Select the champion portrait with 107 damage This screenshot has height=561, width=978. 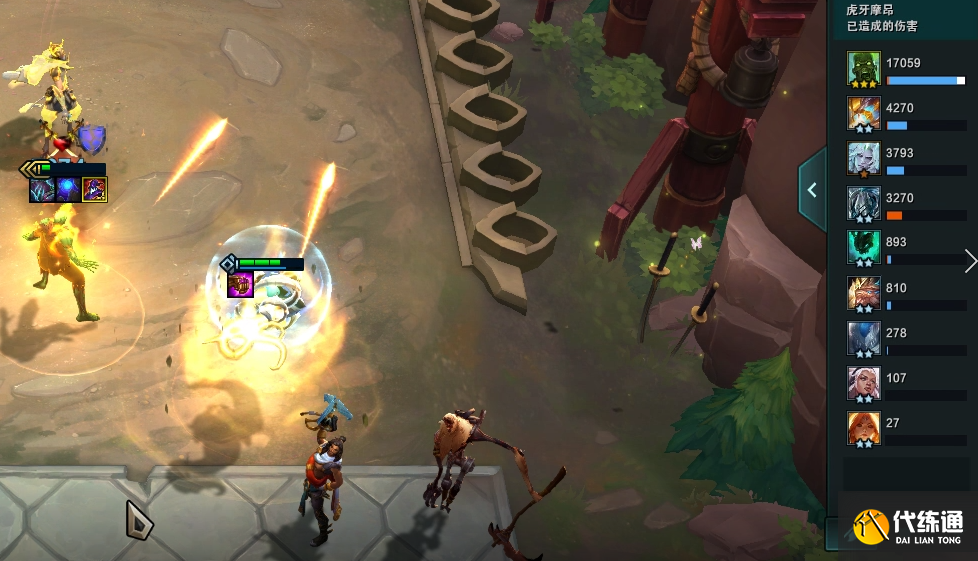864,385
